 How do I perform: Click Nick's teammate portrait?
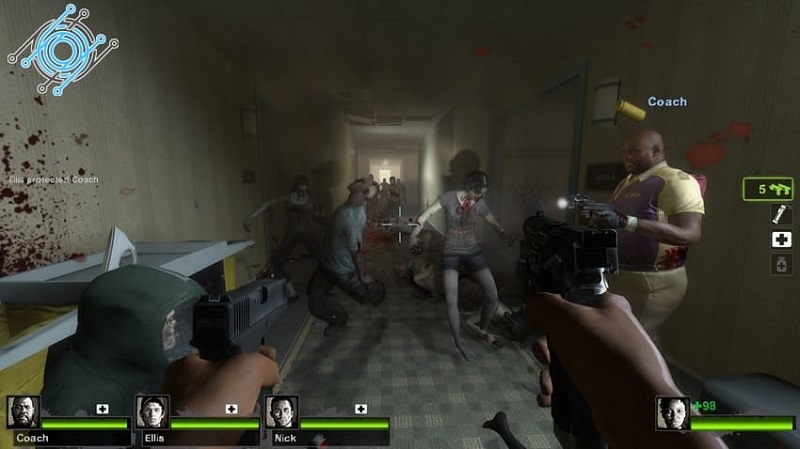(282, 412)
